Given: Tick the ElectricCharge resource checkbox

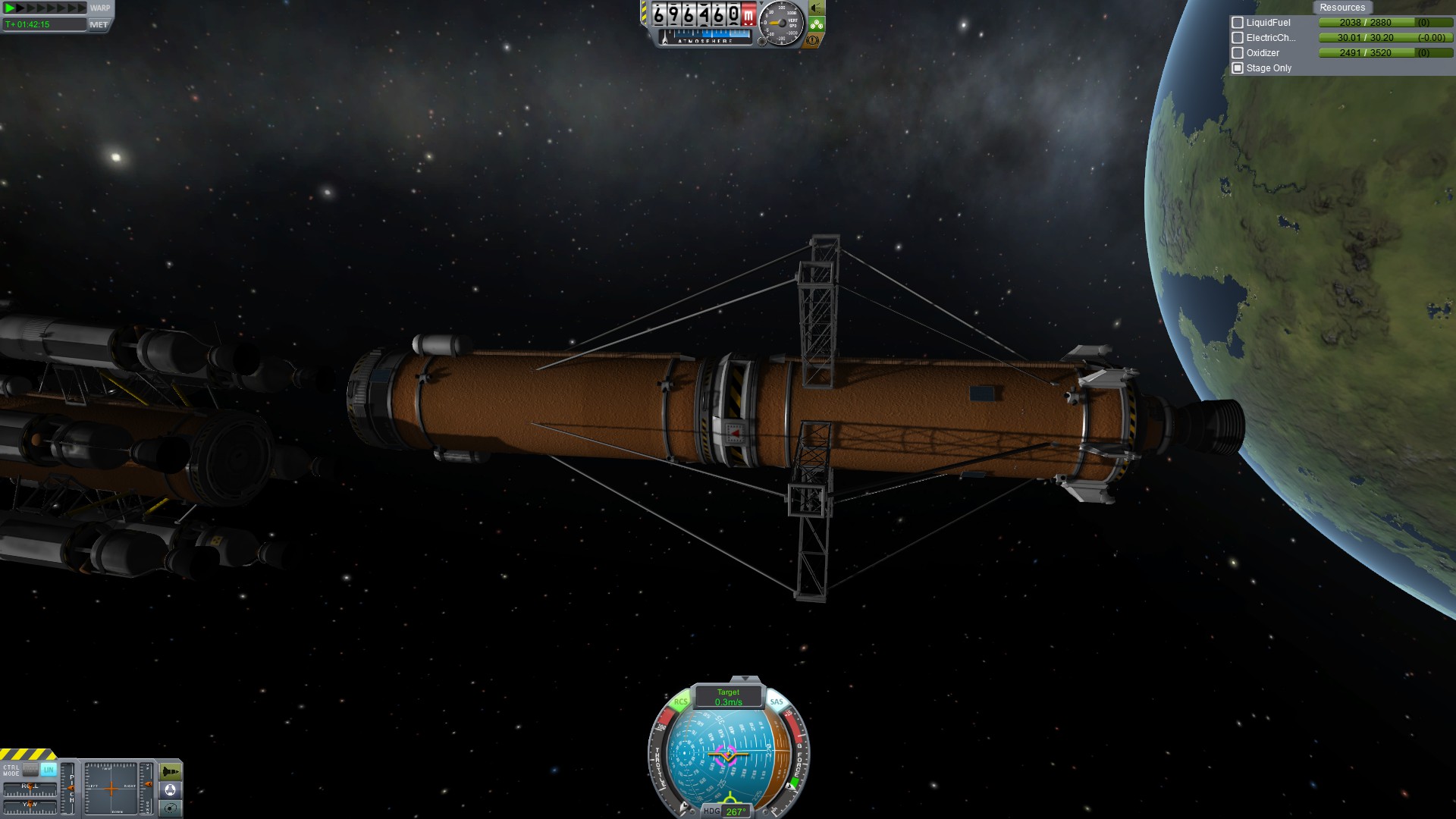Looking at the screenshot, I should [1238, 38].
